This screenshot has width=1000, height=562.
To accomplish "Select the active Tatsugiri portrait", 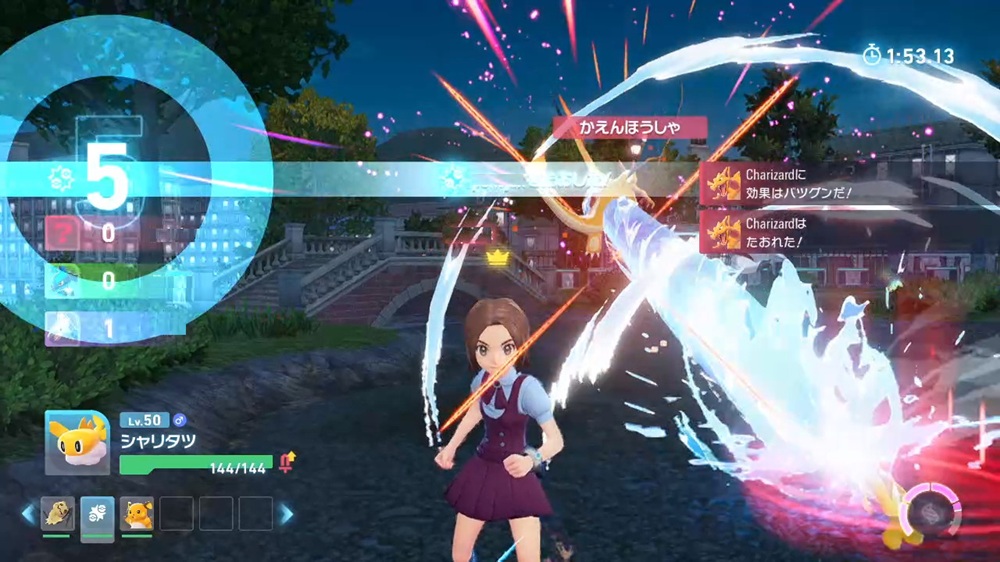I will (77, 442).
